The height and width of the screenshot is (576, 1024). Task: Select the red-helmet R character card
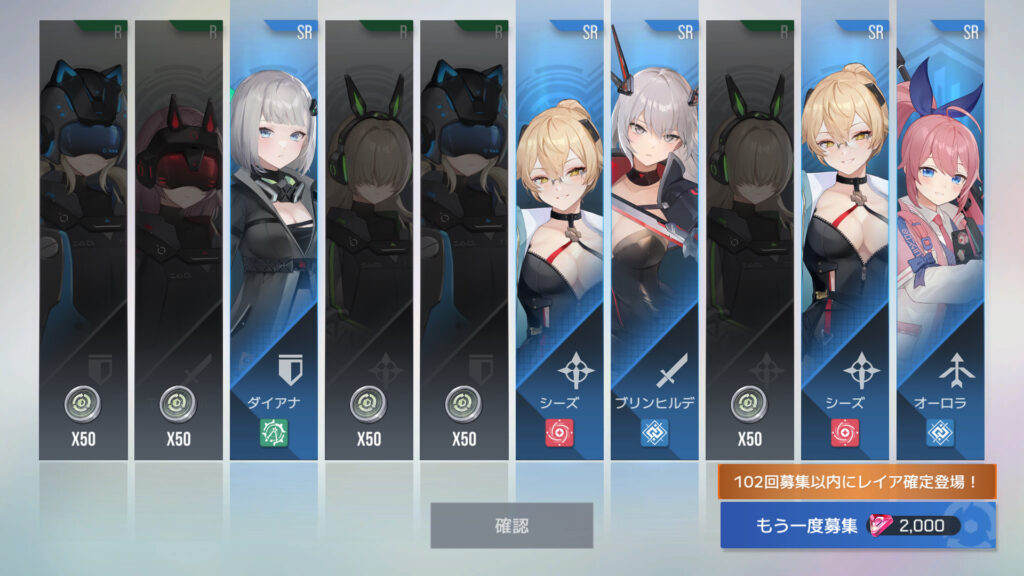(178, 240)
